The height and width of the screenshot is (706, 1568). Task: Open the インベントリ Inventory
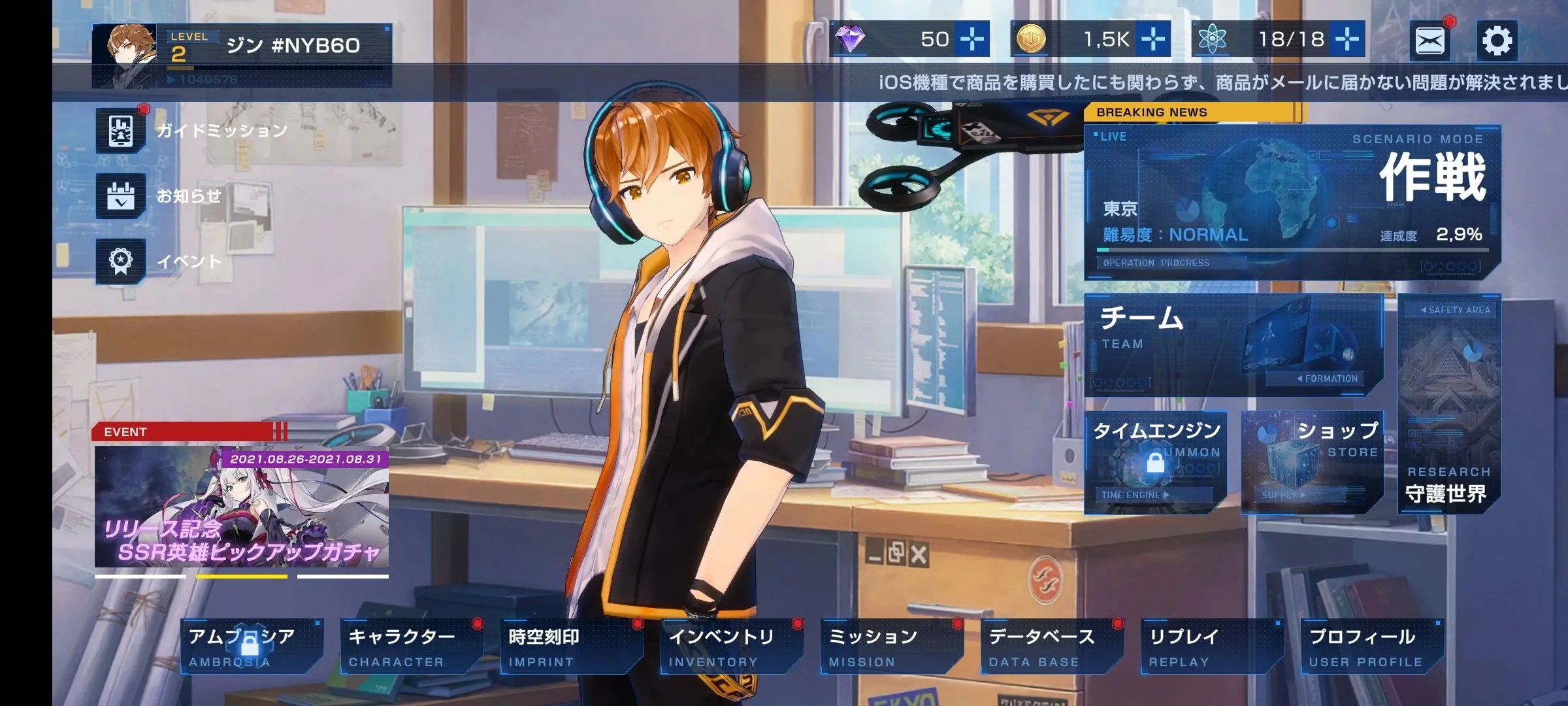730,647
